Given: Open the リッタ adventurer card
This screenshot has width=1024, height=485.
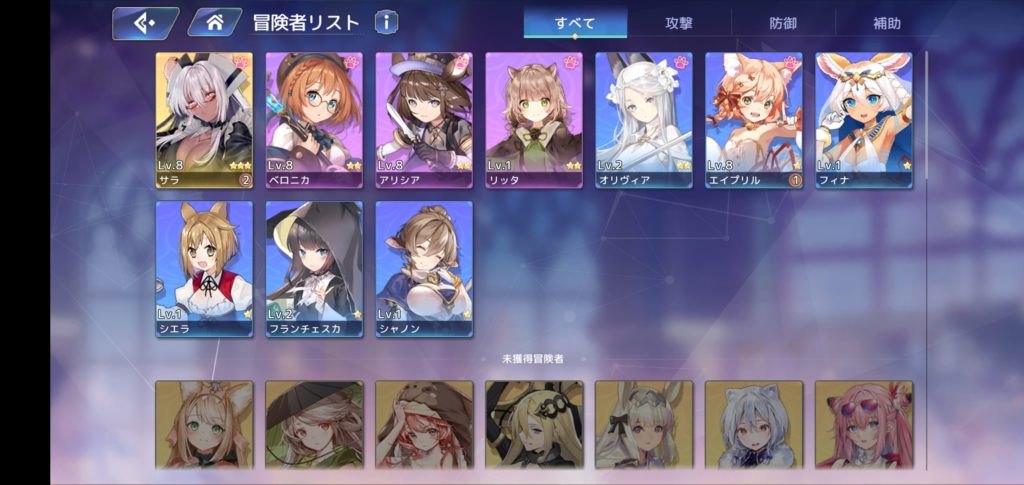Looking at the screenshot, I should [534, 119].
